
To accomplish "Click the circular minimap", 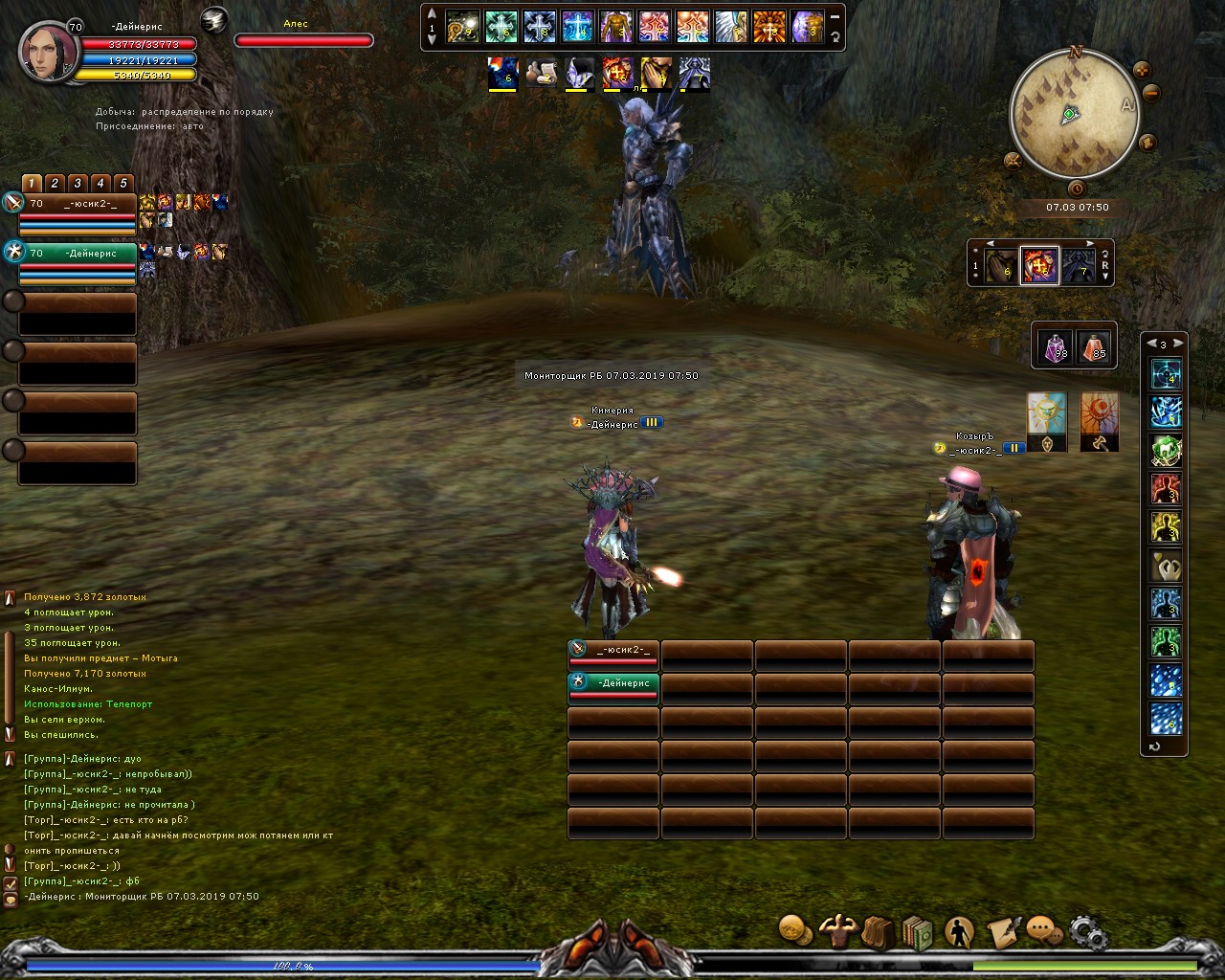I will (x=1071, y=115).
